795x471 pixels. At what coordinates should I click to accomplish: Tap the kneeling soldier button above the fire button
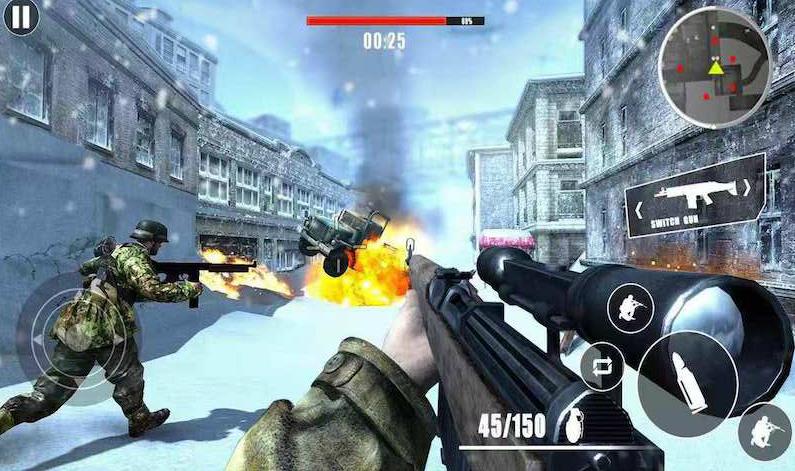[630, 308]
